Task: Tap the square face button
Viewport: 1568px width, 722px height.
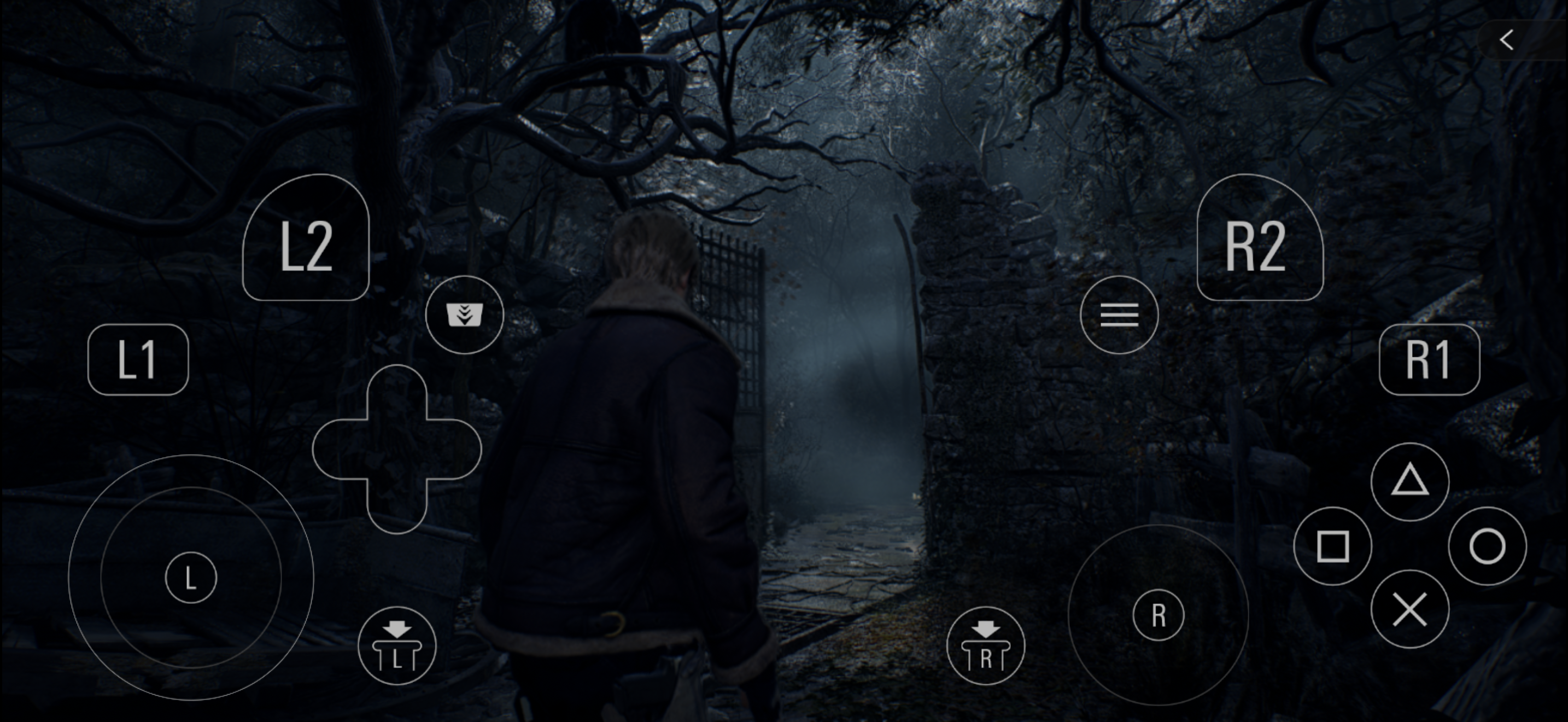Action: pyautogui.click(x=1332, y=546)
